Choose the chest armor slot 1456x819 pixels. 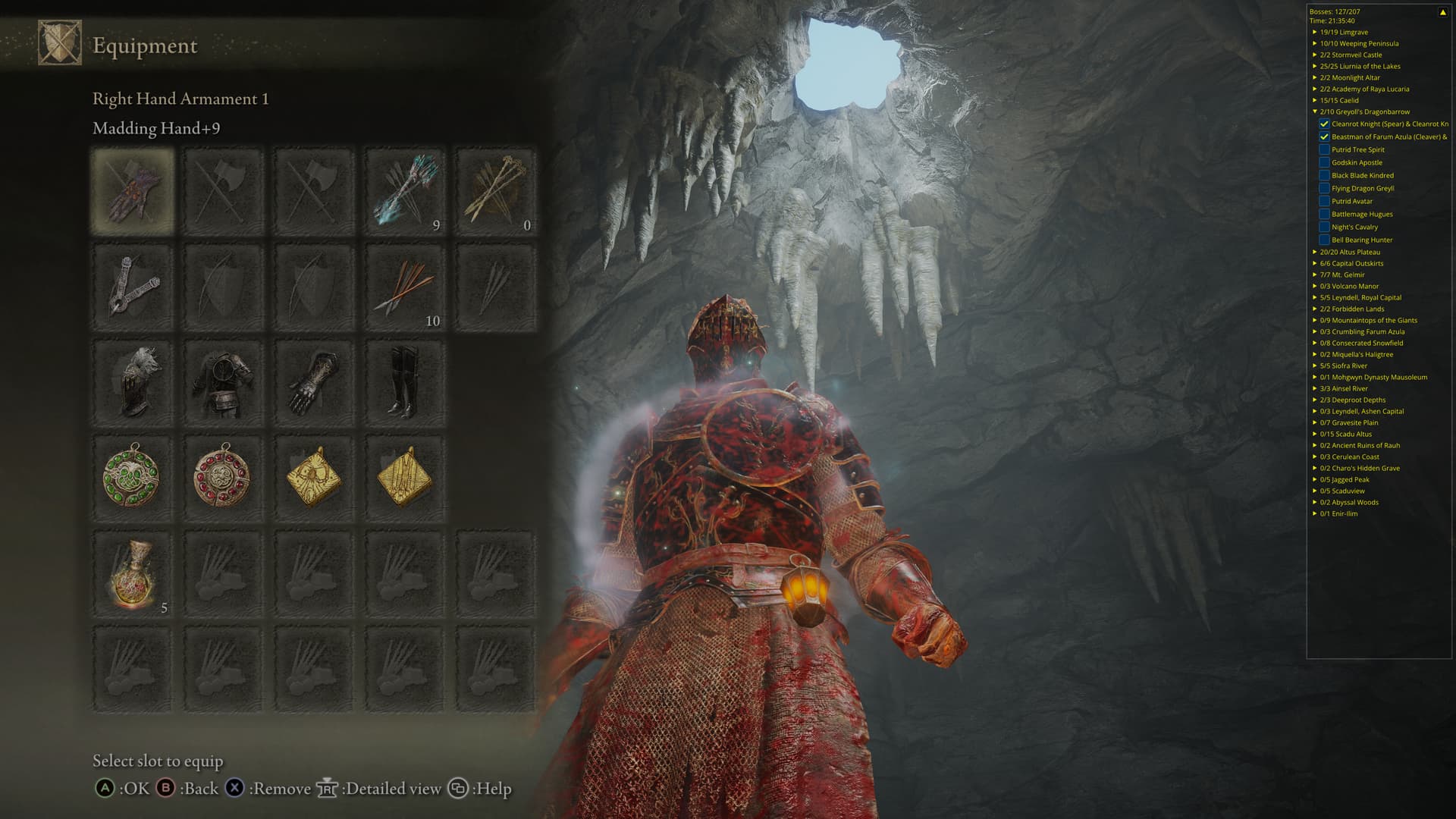tap(223, 383)
